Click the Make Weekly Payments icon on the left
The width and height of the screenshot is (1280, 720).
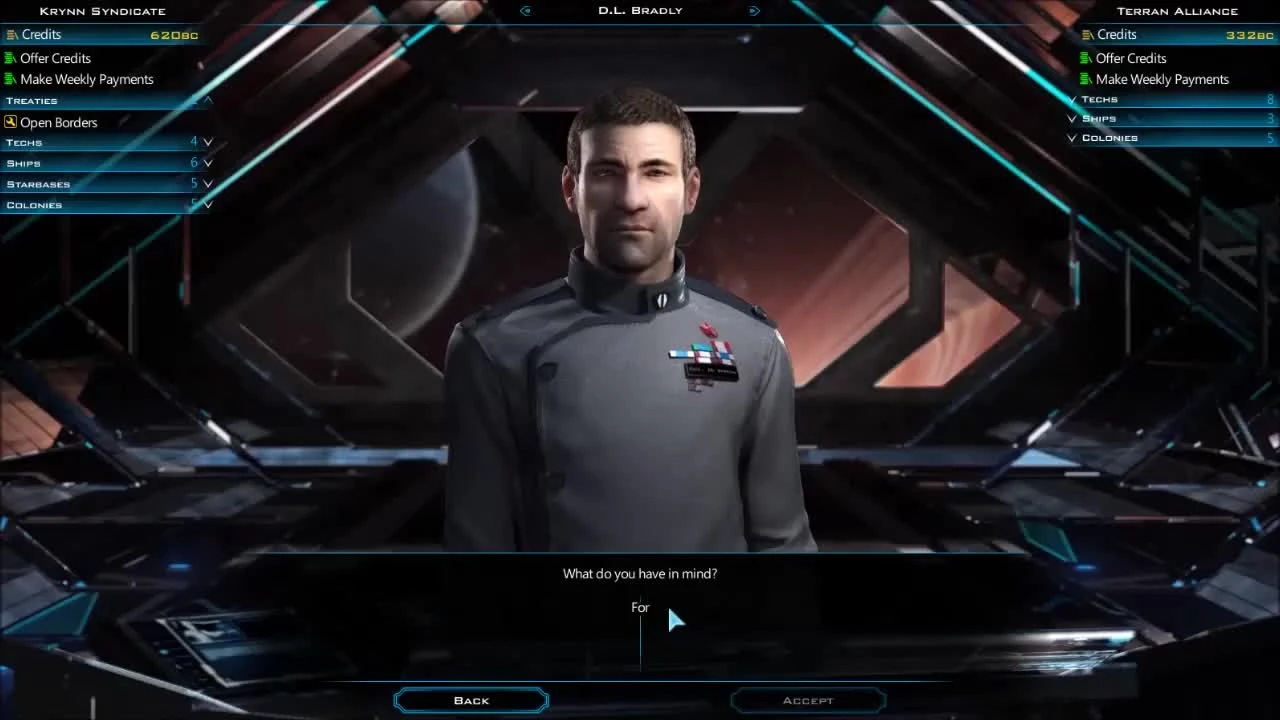(11, 79)
